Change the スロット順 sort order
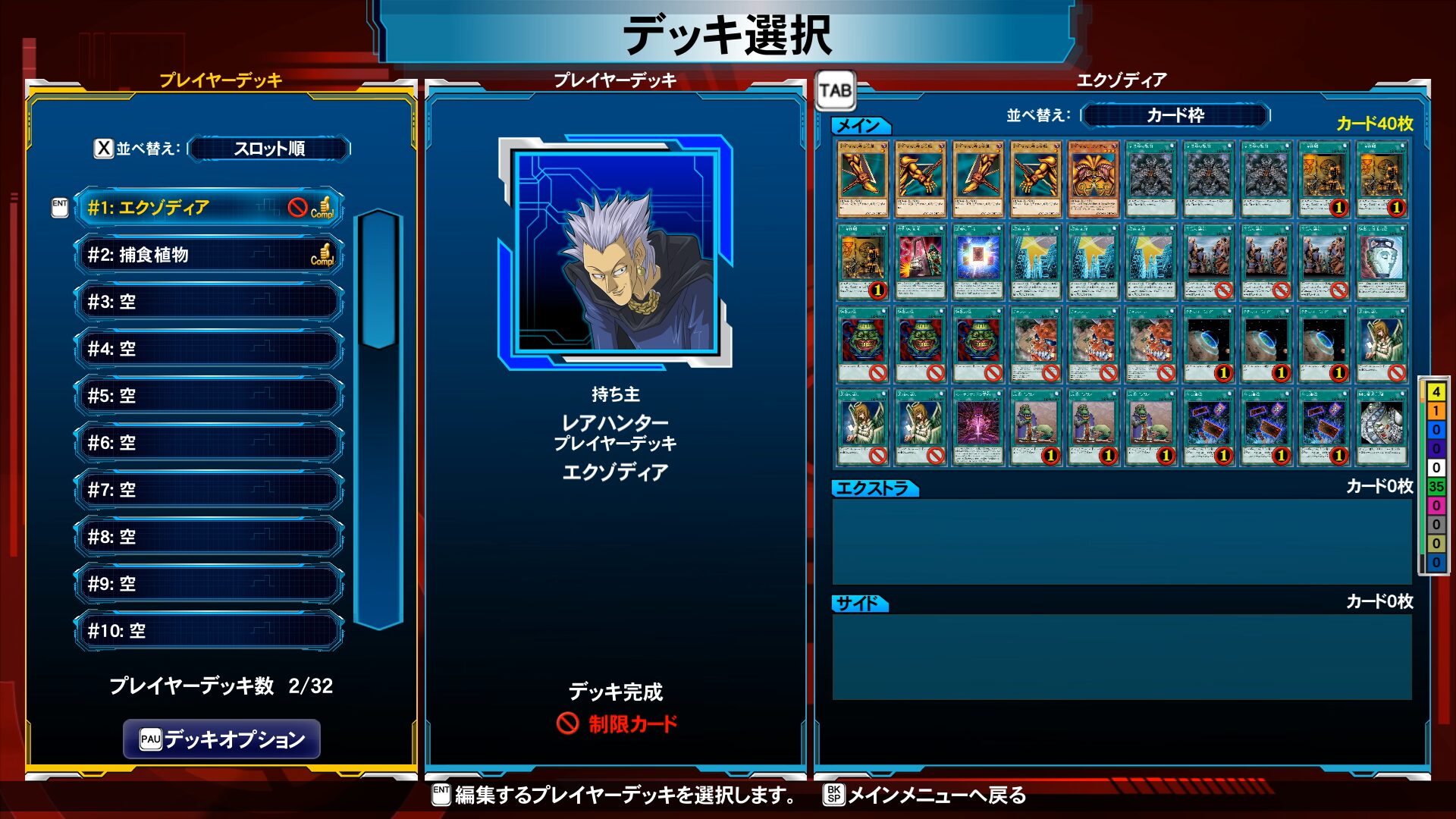 point(269,149)
